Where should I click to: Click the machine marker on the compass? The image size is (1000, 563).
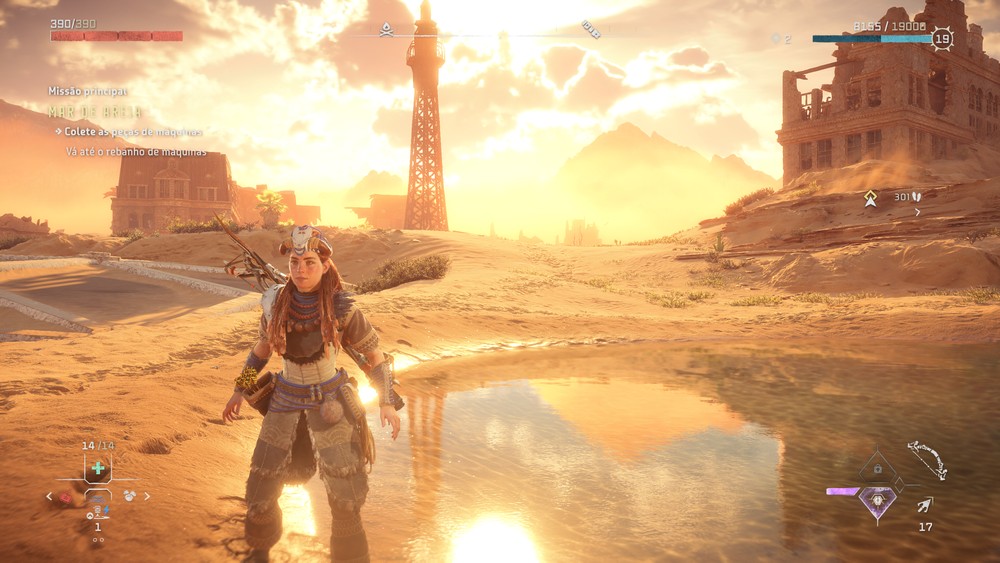[590, 31]
